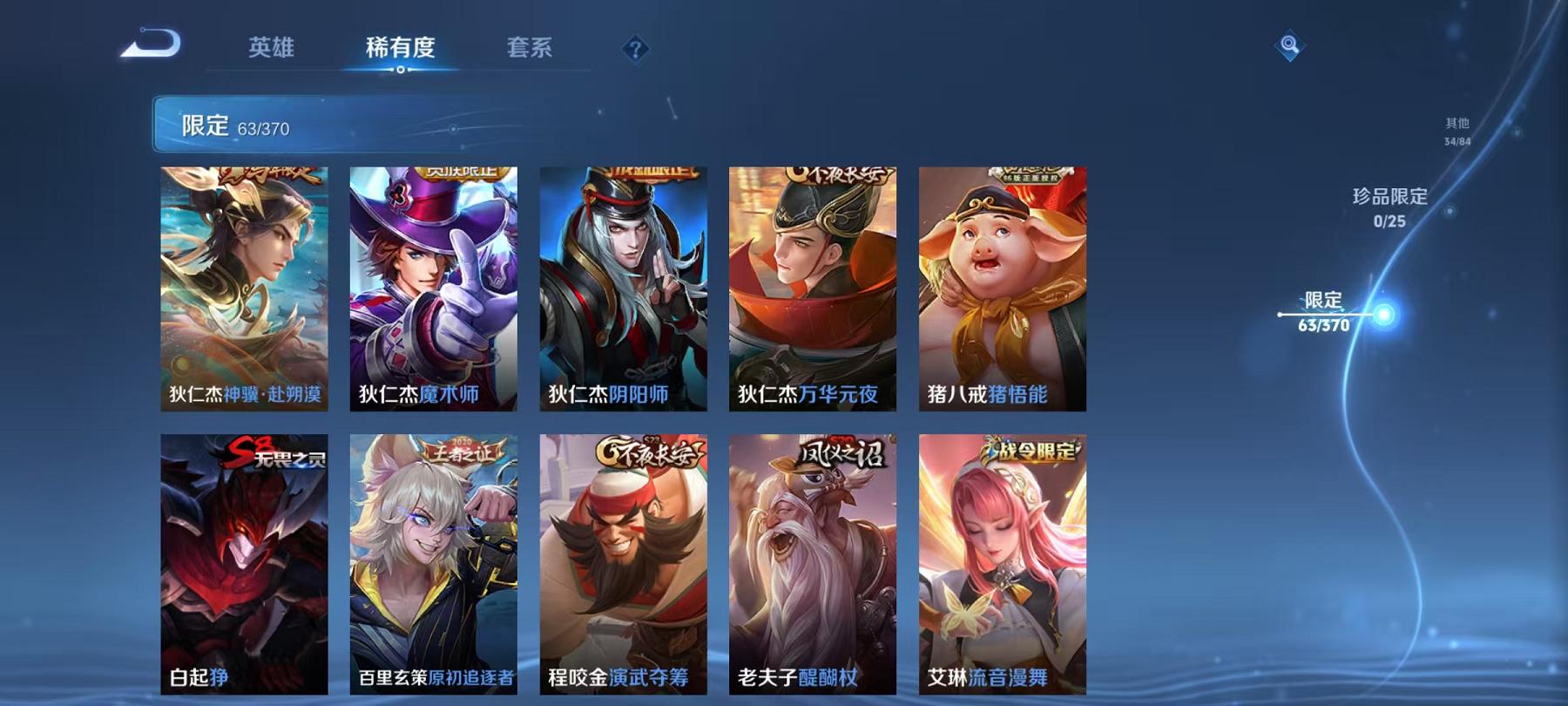Switch to the 英雄 tab
This screenshot has width=1568, height=706.
click(x=272, y=50)
